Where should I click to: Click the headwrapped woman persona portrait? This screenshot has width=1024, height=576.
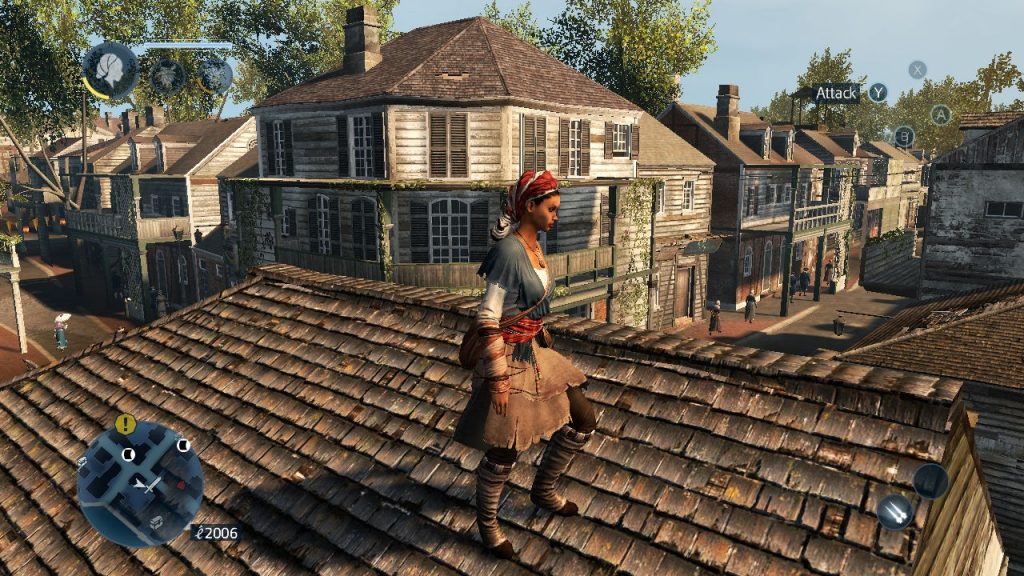[x=110, y=68]
